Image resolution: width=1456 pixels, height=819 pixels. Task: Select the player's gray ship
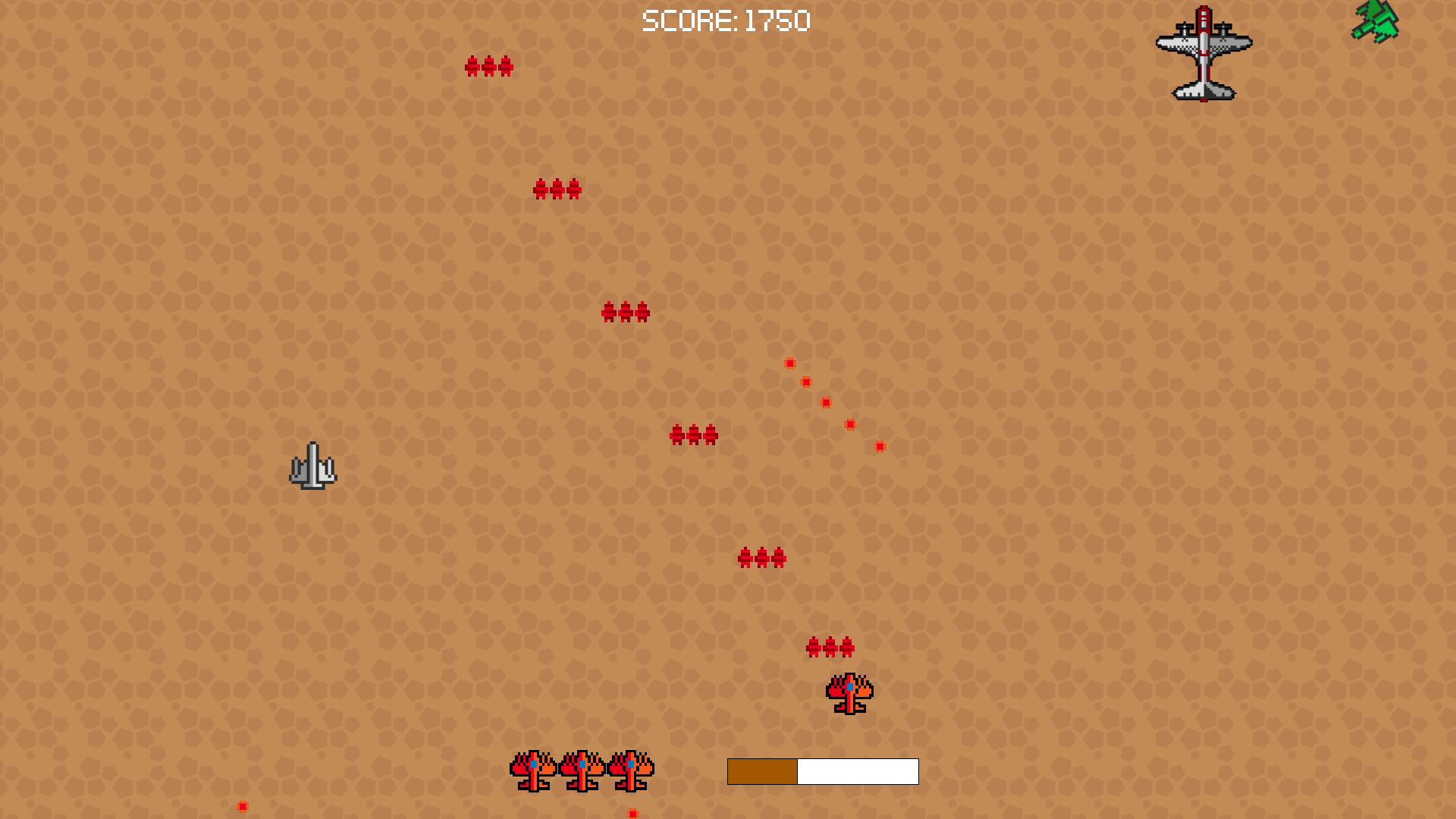point(313,466)
